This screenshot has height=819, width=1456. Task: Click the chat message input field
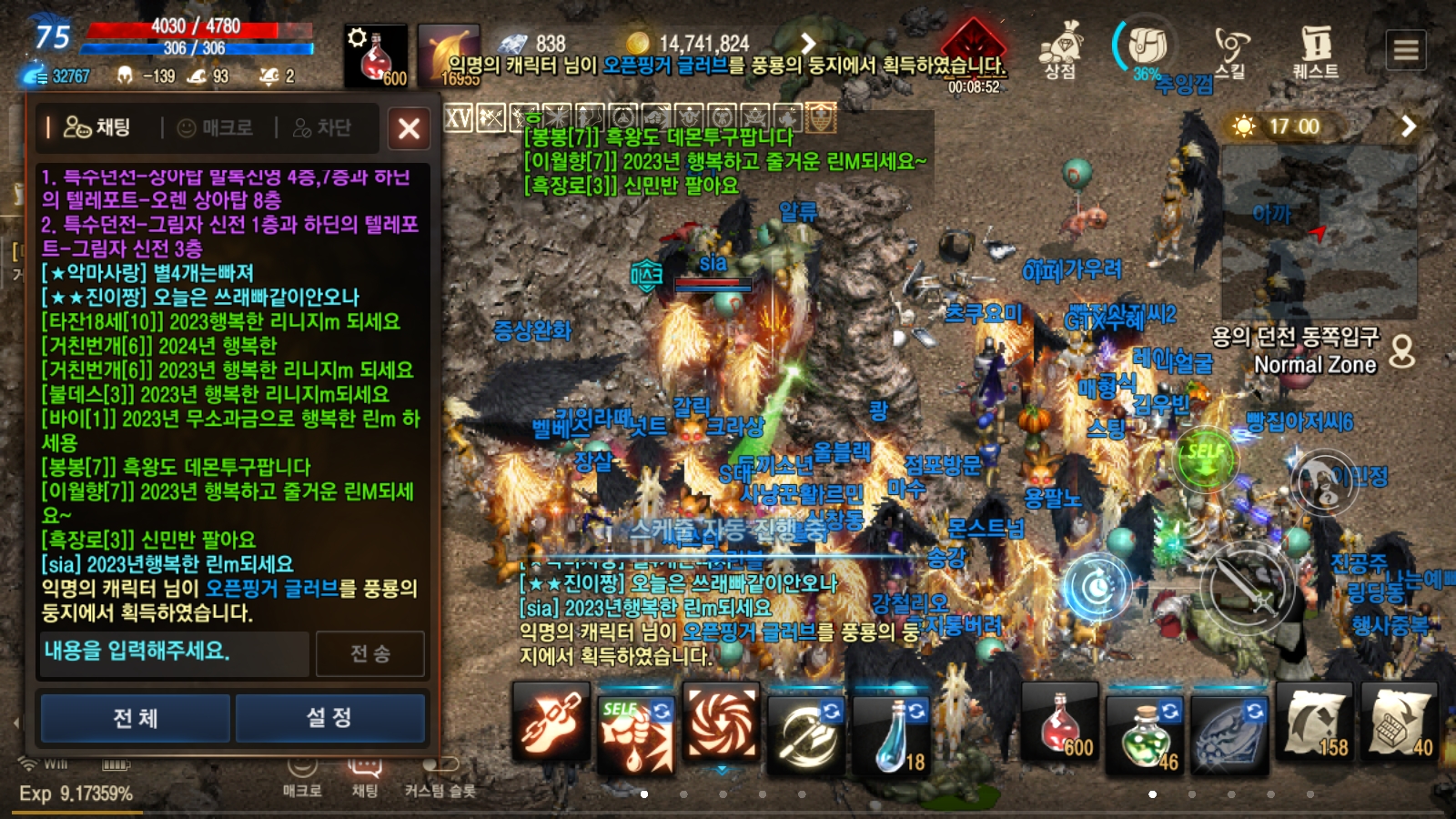[174, 652]
